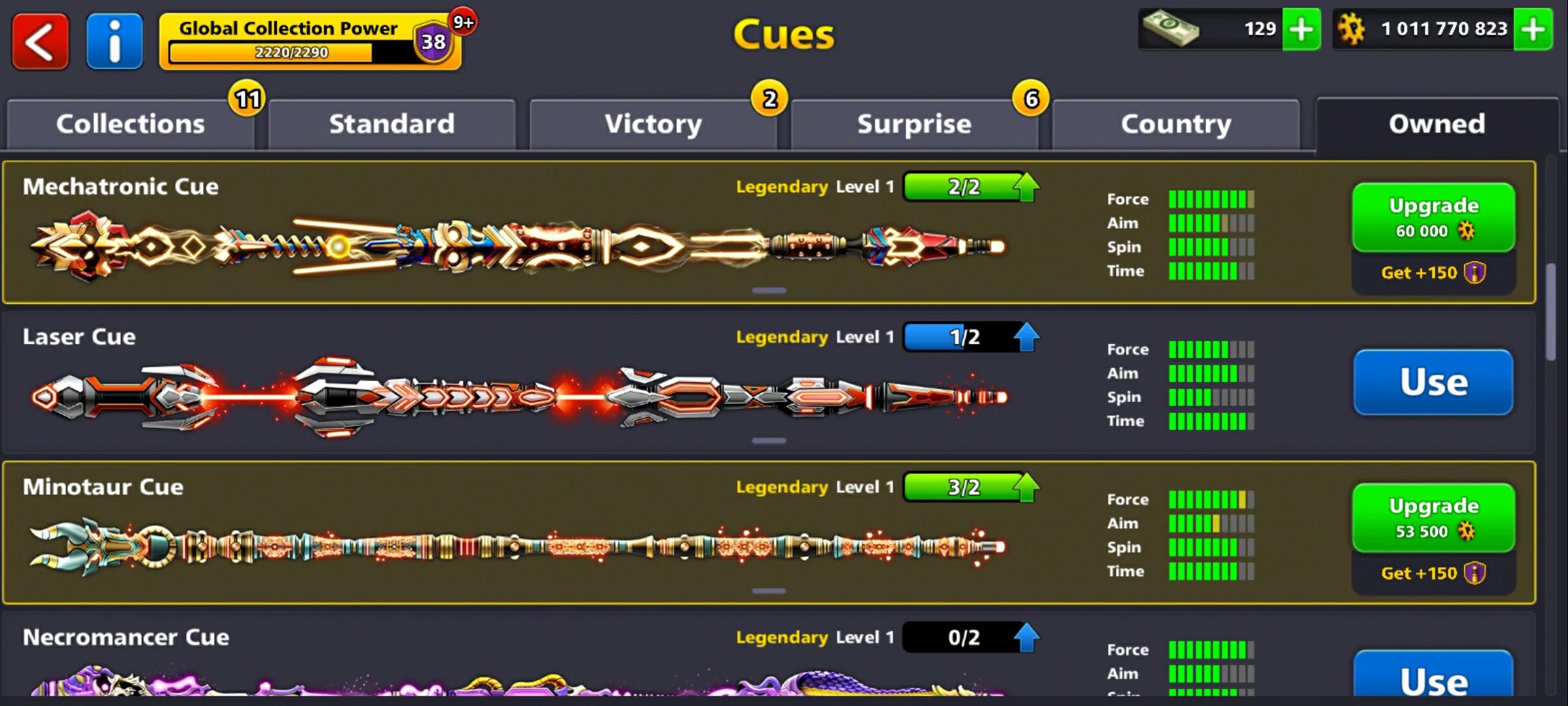Expand Laser Cue details via bottom handle
The height and width of the screenshot is (706, 1568).
[x=768, y=440]
